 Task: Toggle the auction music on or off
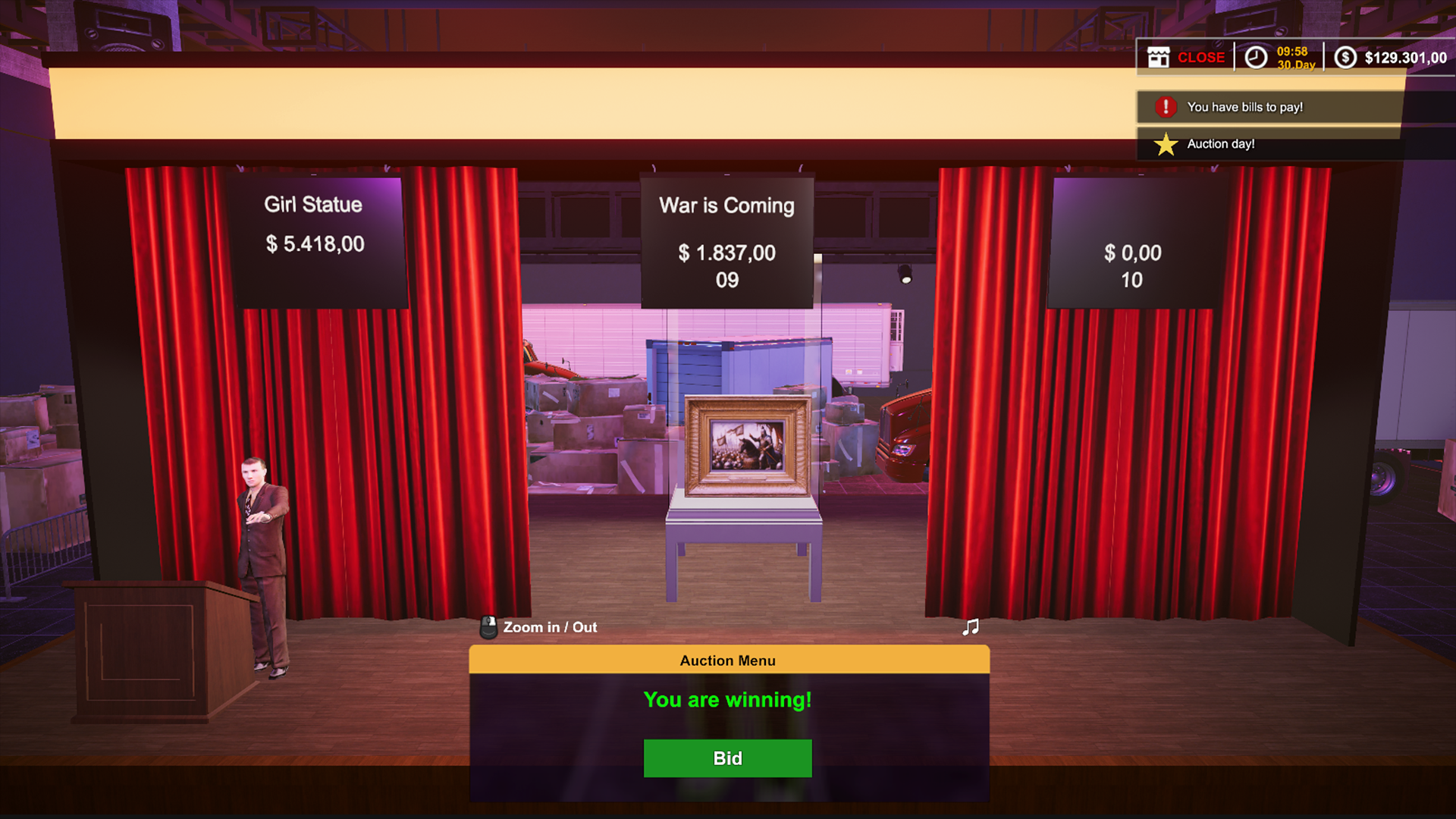coord(971,627)
